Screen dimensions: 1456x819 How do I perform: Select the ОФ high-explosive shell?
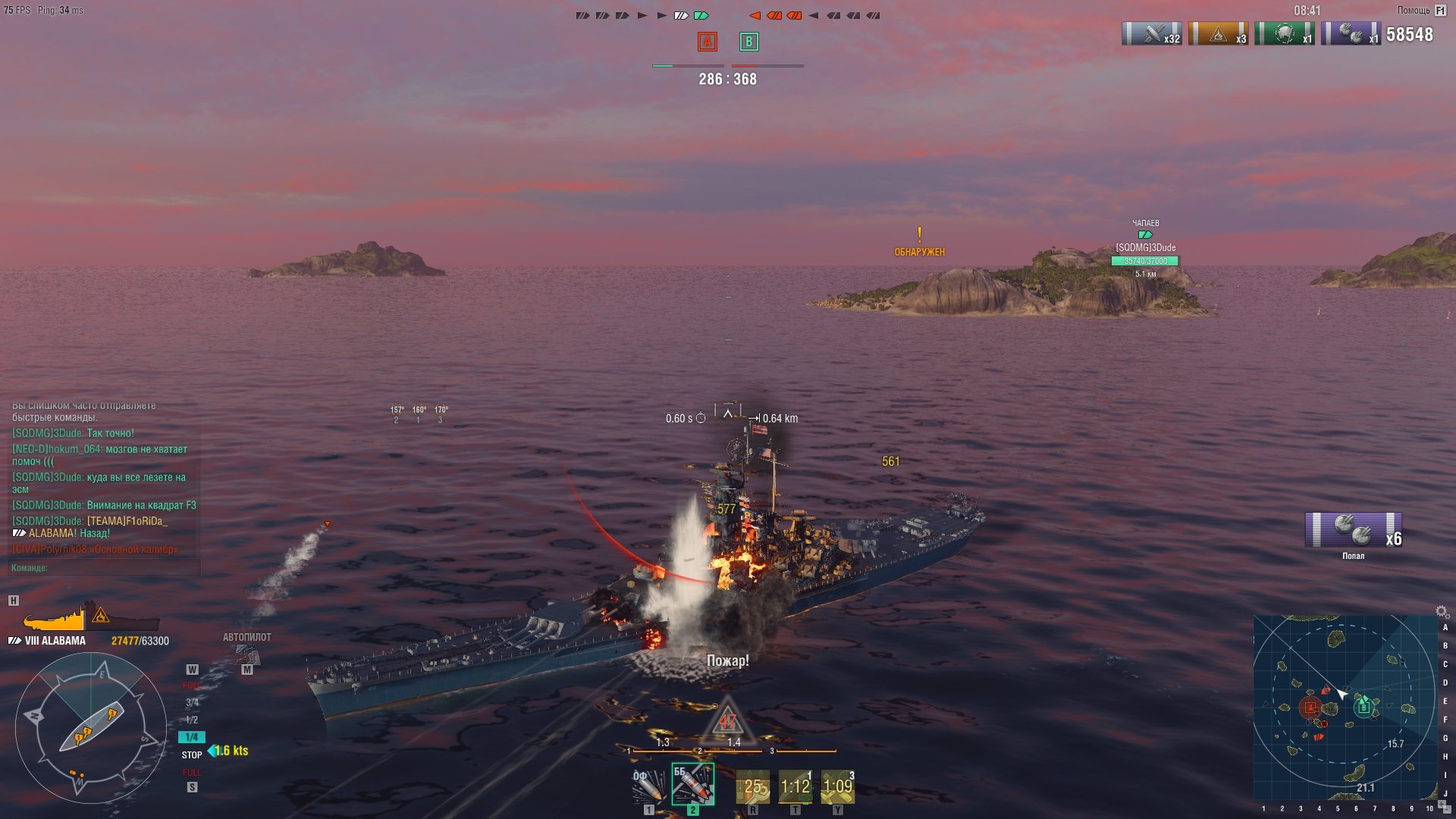[649, 786]
